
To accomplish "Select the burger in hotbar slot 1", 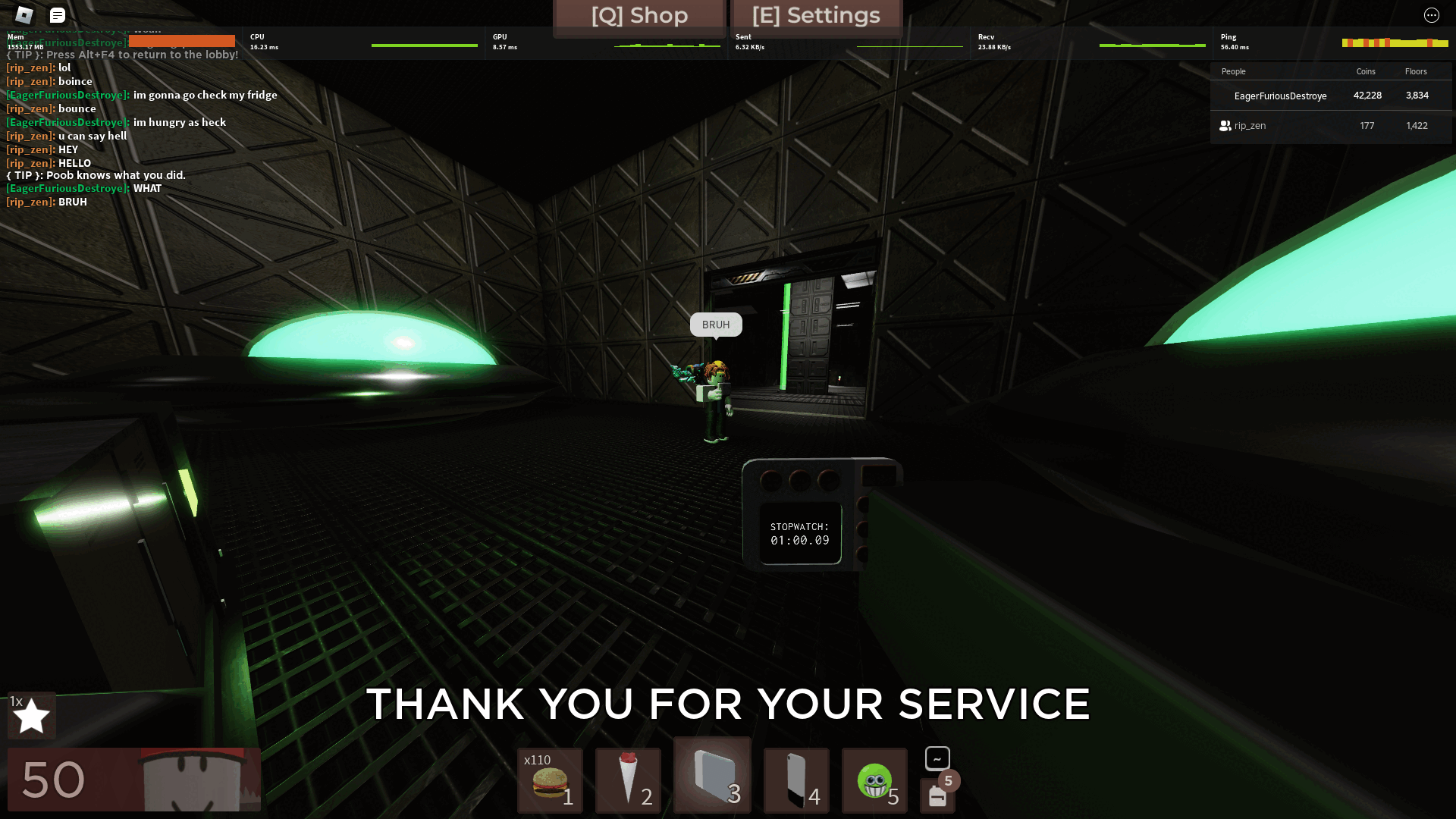I will [548, 781].
